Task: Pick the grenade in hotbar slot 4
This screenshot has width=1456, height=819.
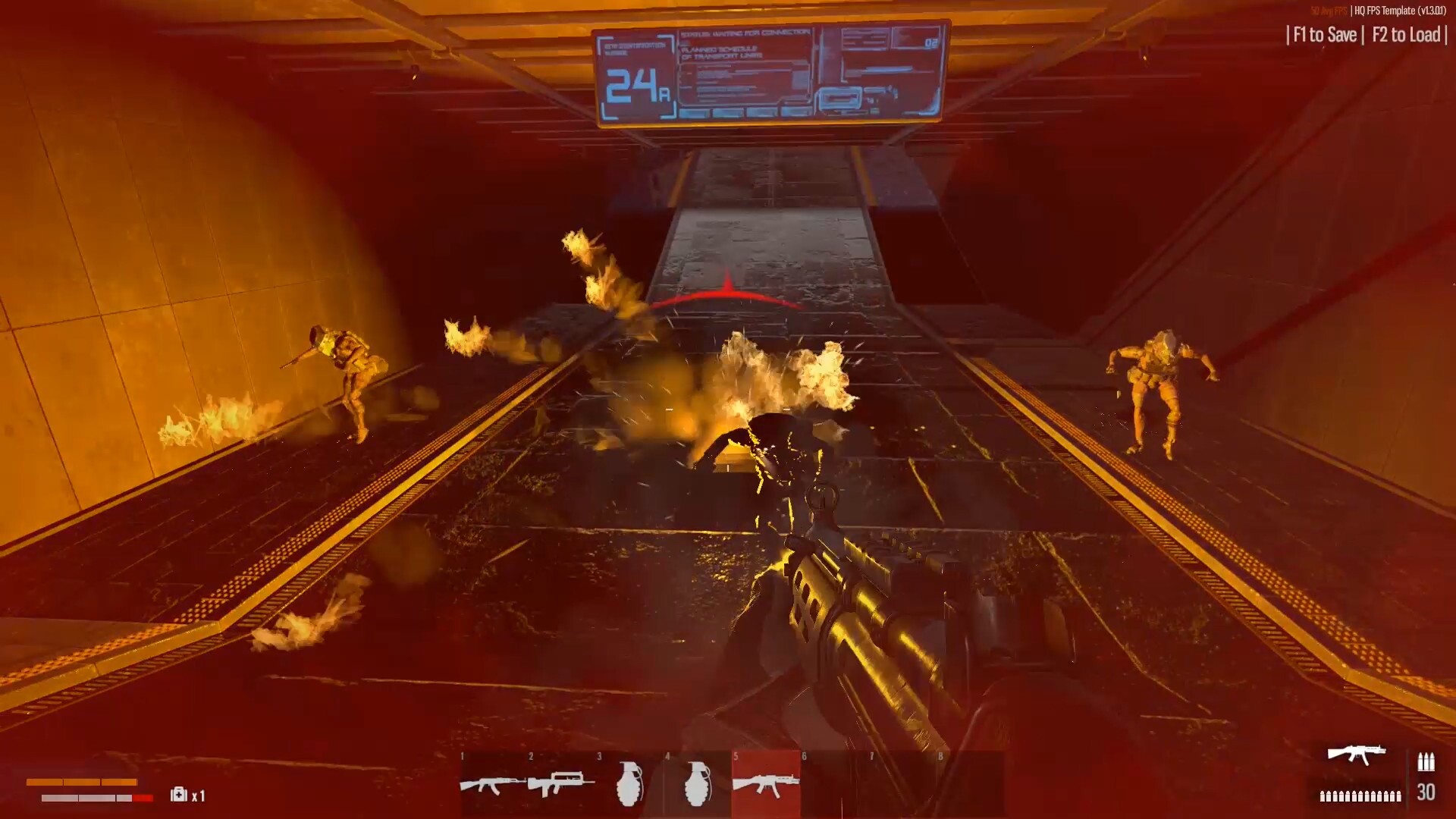Action: pos(698,784)
